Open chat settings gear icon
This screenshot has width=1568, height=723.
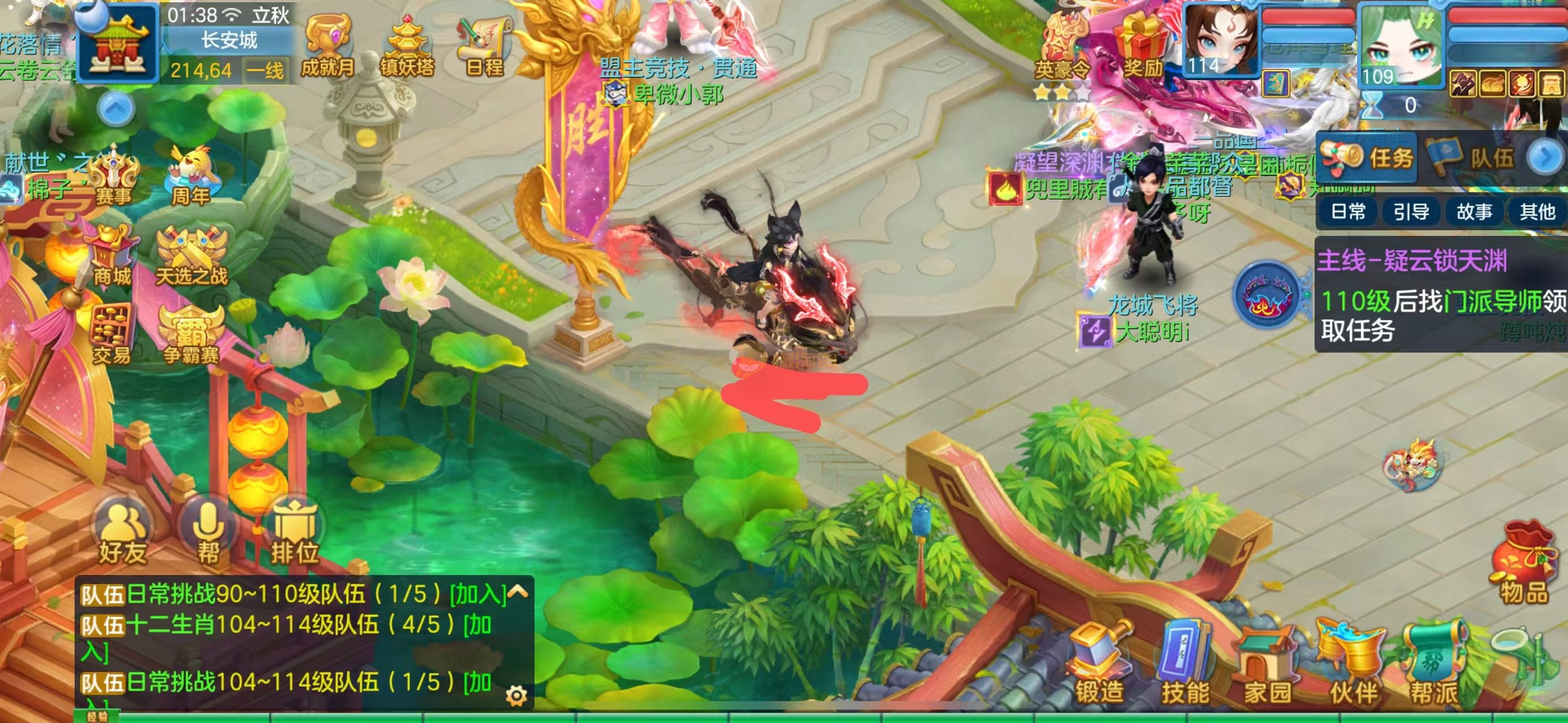click(x=516, y=695)
